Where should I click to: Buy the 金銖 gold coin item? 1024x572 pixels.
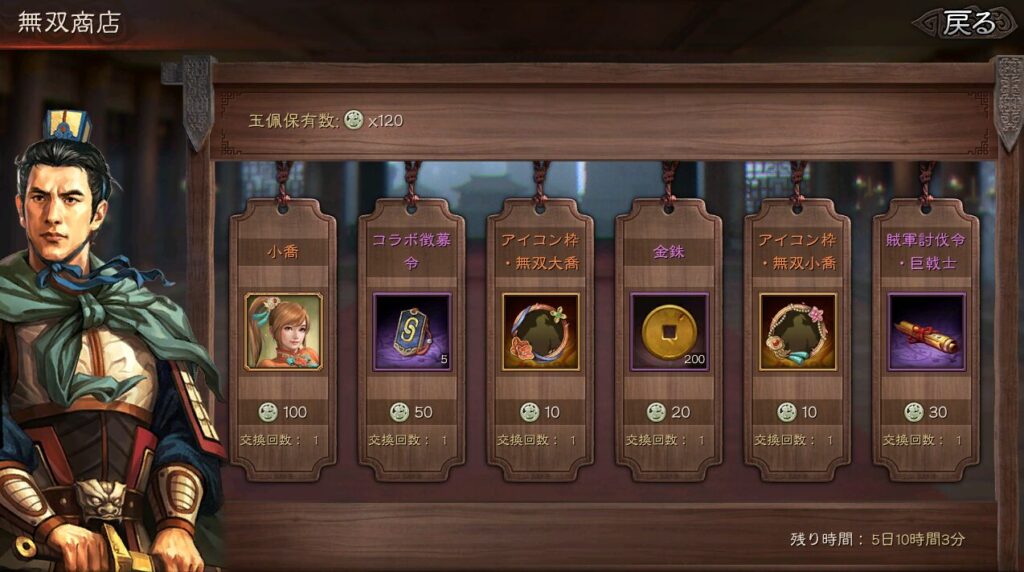coord(668,332)
